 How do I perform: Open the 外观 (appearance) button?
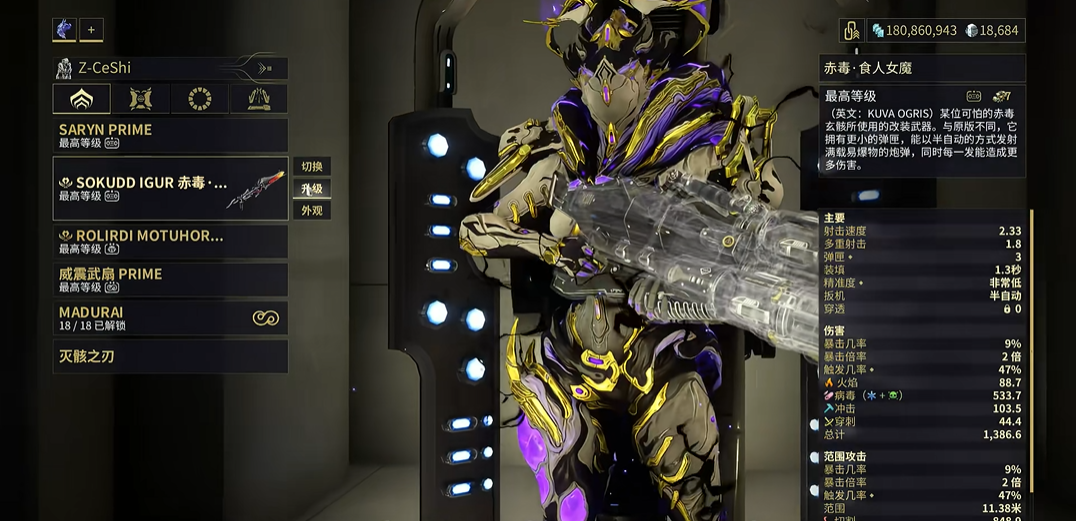tap(311, 210)
